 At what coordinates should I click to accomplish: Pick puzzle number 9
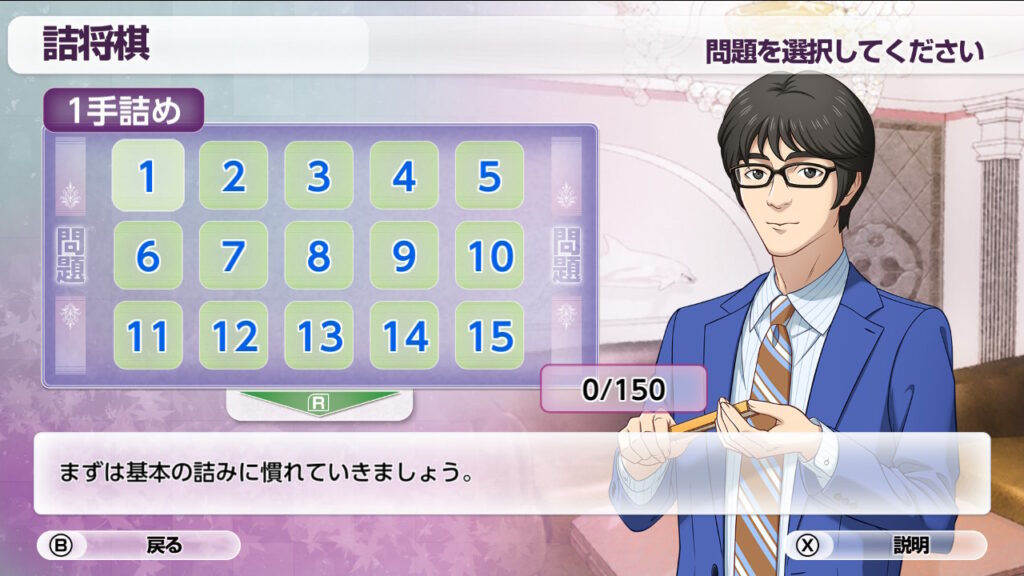[x=404, y=256]
